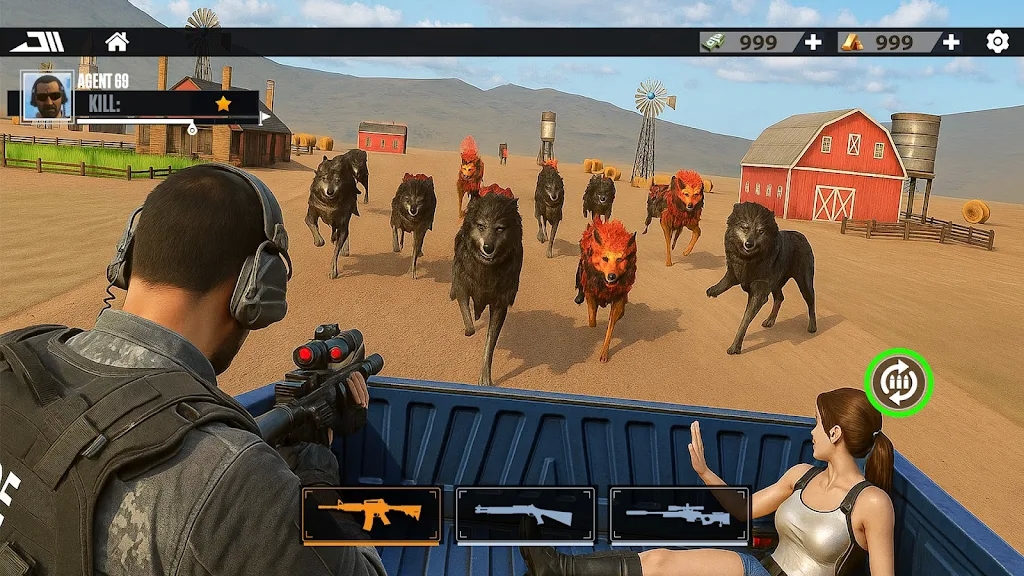
Task: Equip the sniper rifle weapon slot
Action: 679,515
